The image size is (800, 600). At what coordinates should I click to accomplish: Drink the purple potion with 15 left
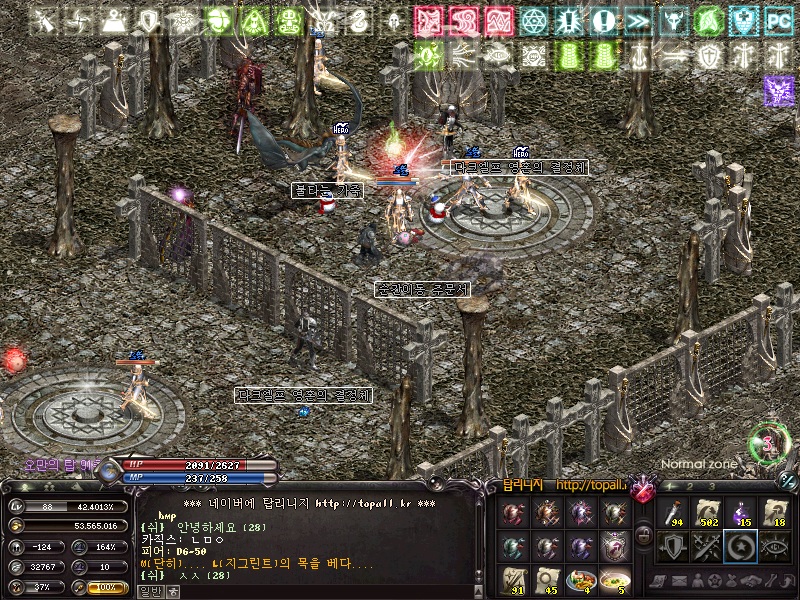point(741,514)
